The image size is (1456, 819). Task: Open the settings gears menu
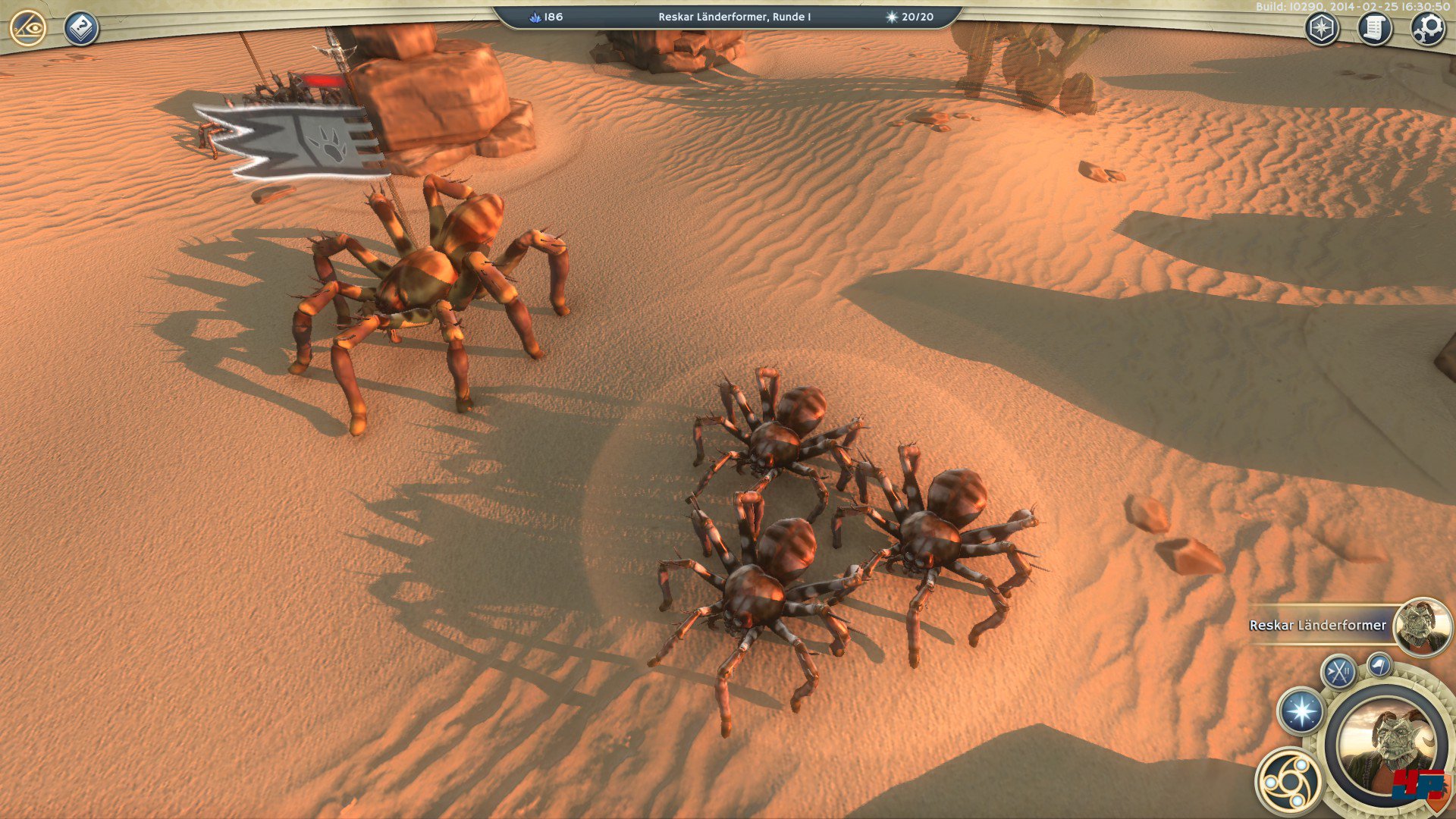pos(1427,30)
